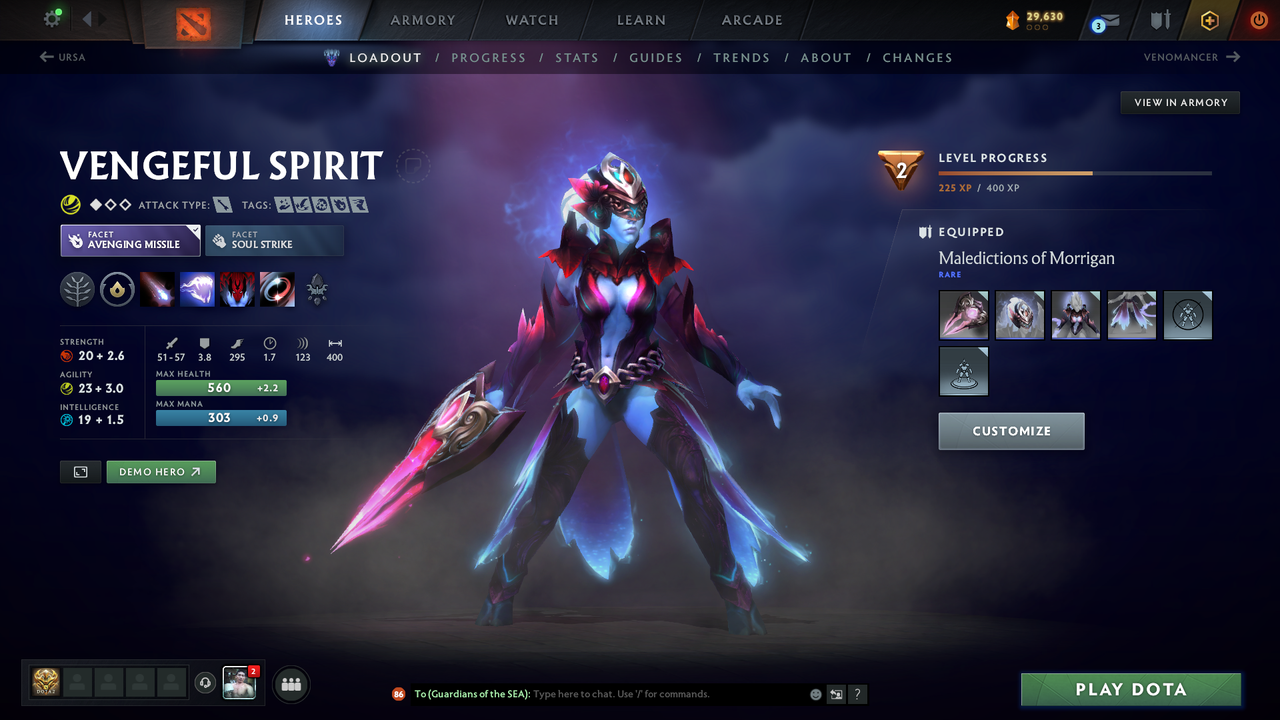This screenshot has height=720, width=1280.
Task: Open the ARCADE menu
Action: pos(751,19)
